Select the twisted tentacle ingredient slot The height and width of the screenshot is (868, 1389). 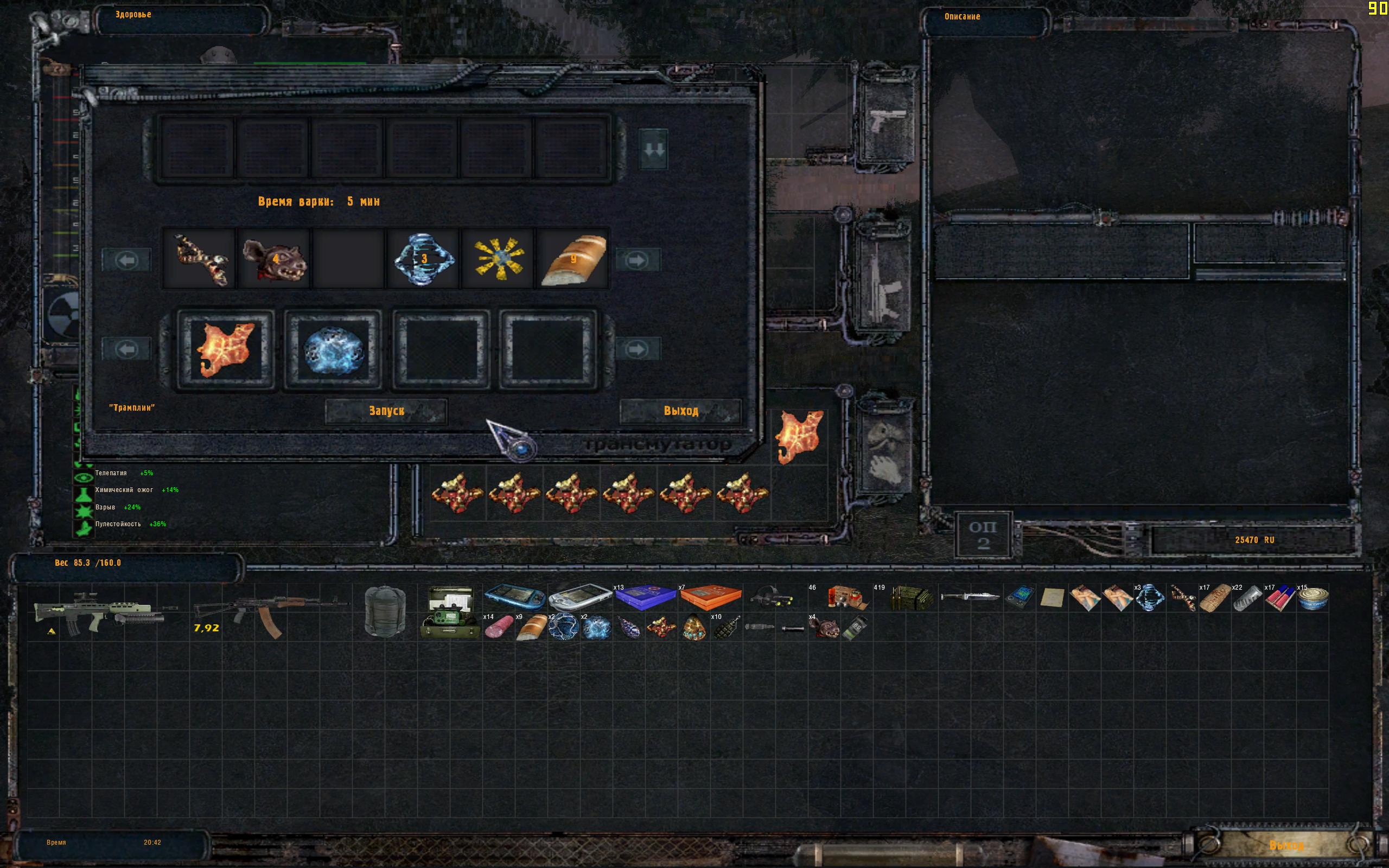200,259
